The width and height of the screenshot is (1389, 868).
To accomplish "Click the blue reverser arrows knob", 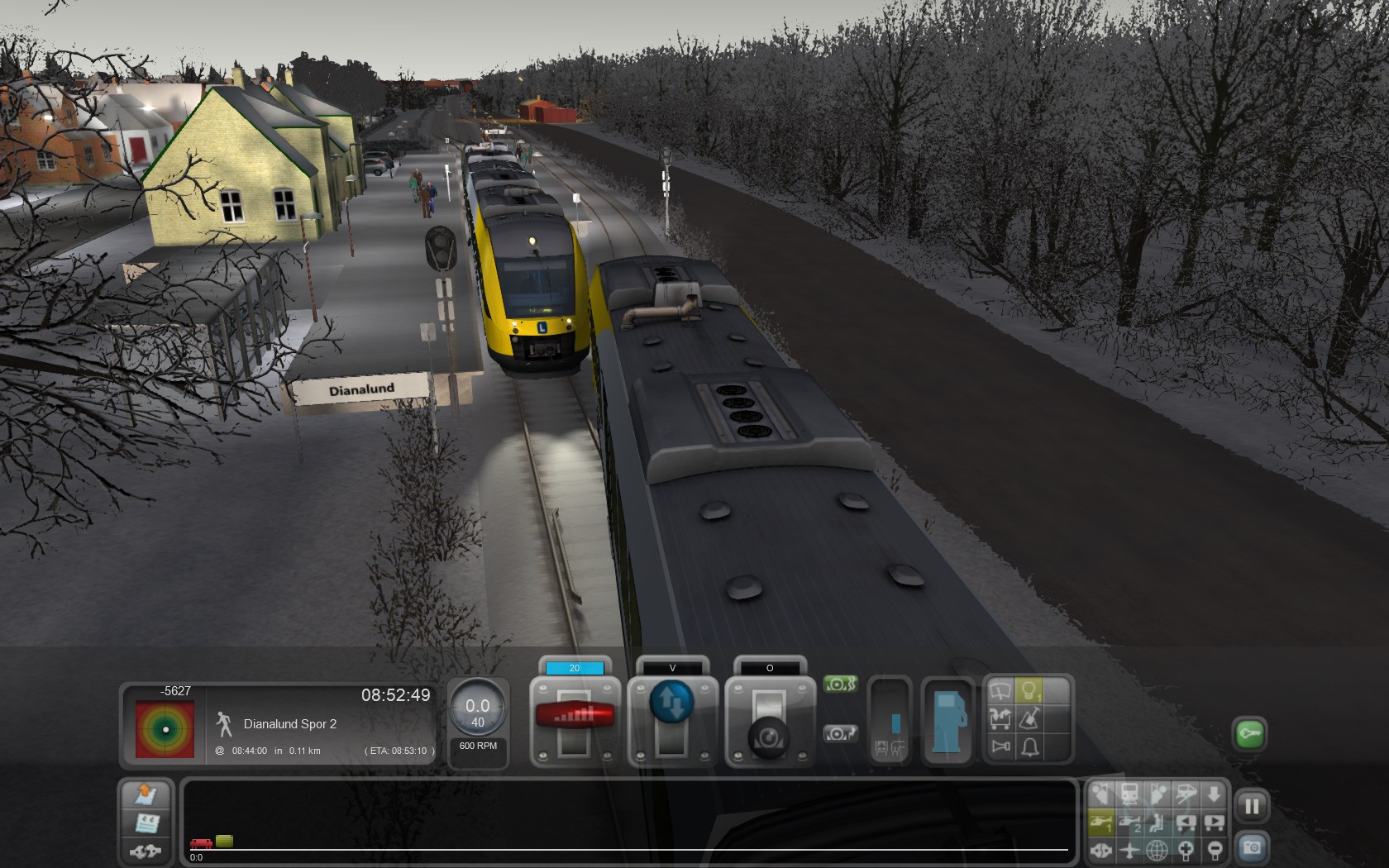I will (x=671, y=702).
